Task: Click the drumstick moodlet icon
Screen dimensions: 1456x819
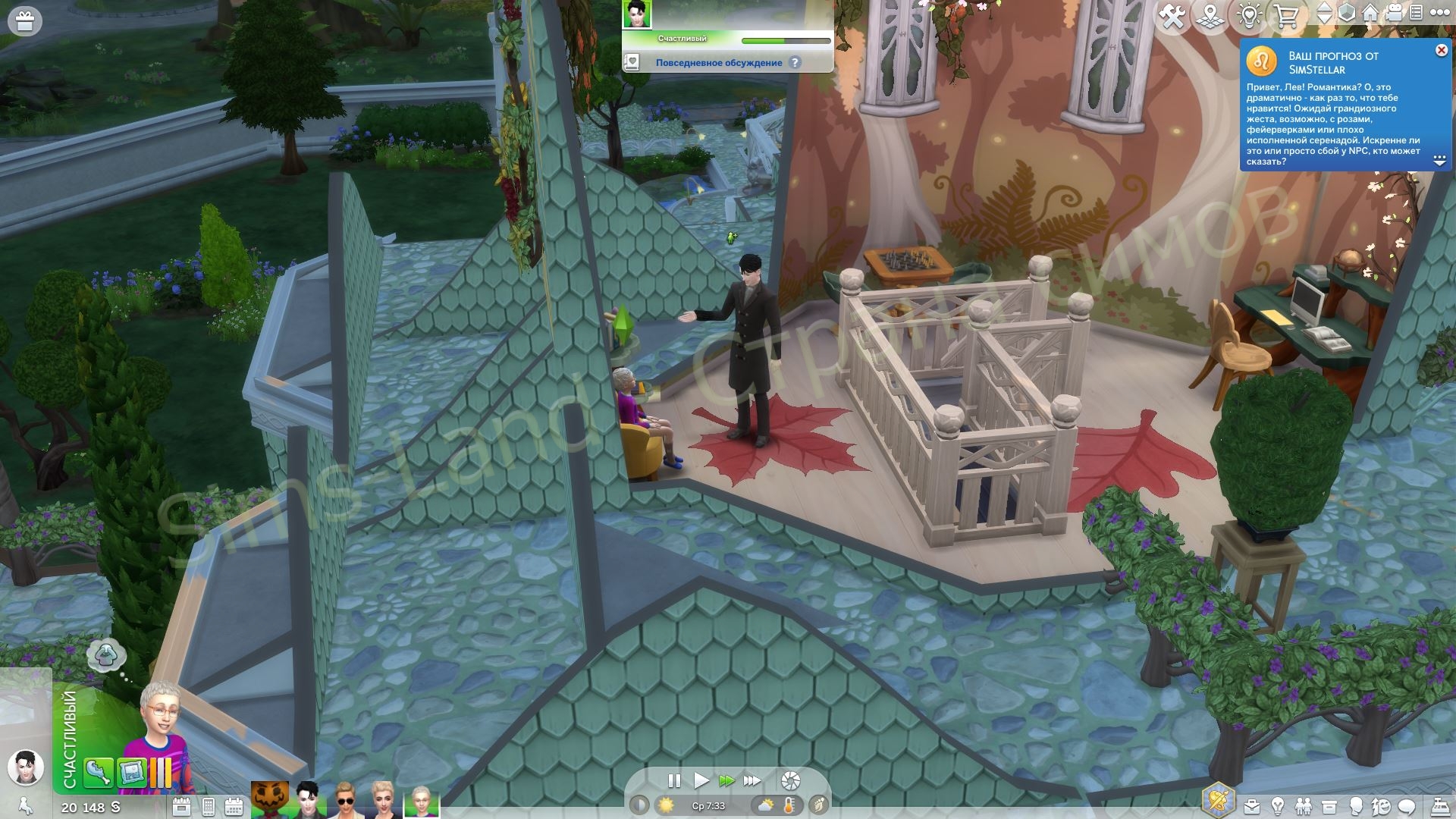Action: [98, 773]
